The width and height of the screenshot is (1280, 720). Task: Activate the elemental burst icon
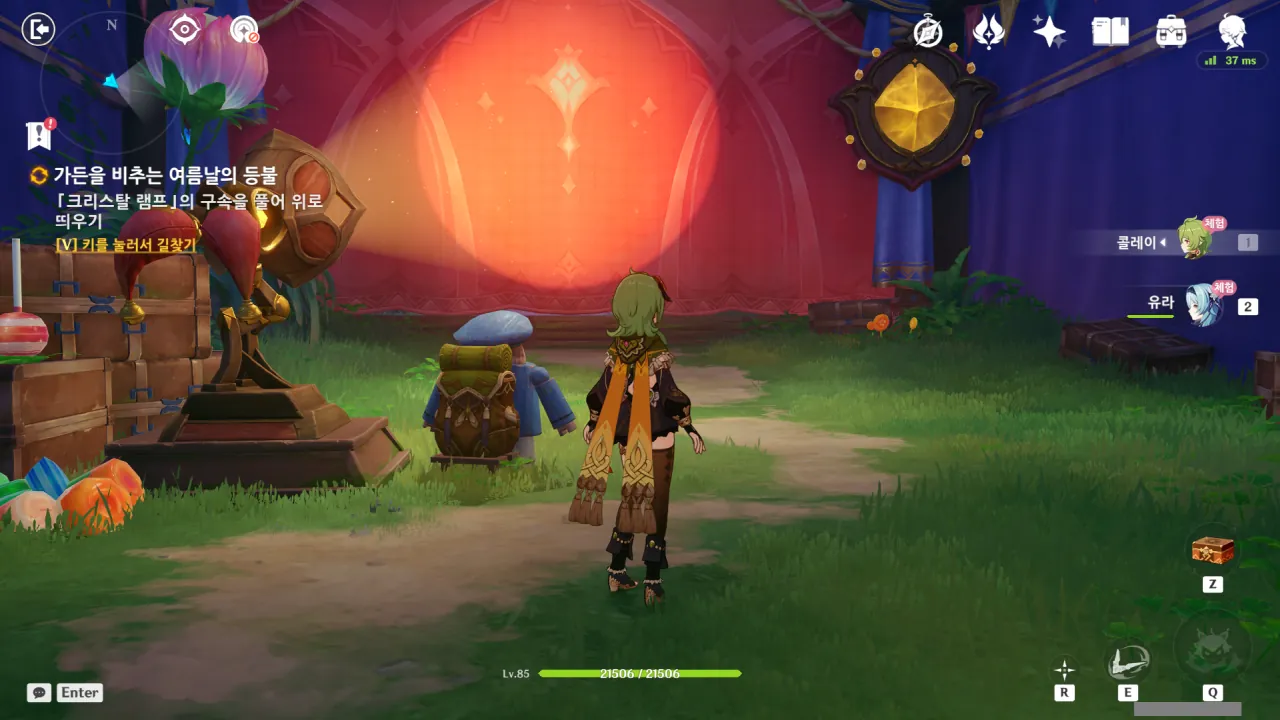(1212, 650)
